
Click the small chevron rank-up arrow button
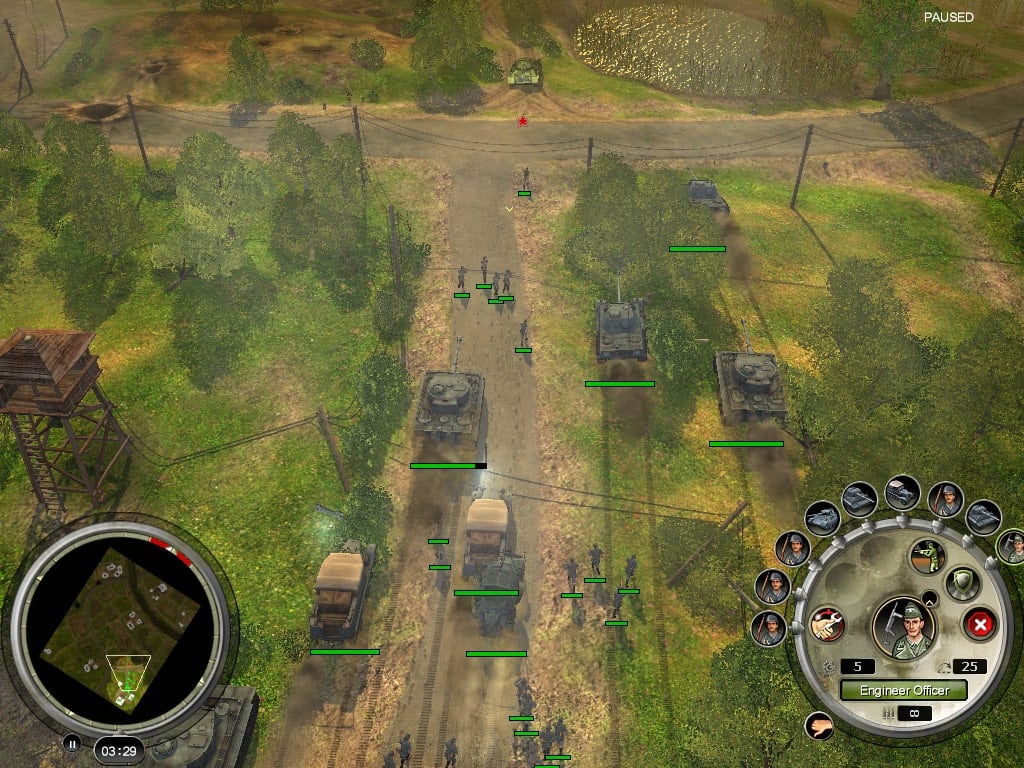pos(930,599)
